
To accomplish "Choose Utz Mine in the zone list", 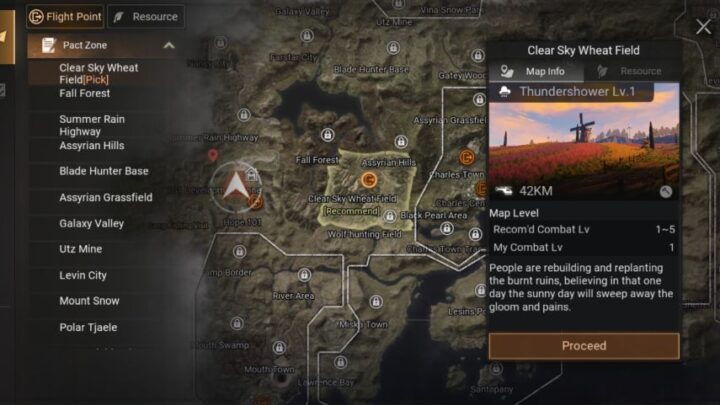I will pyautogui.click(x=81, y=249).
